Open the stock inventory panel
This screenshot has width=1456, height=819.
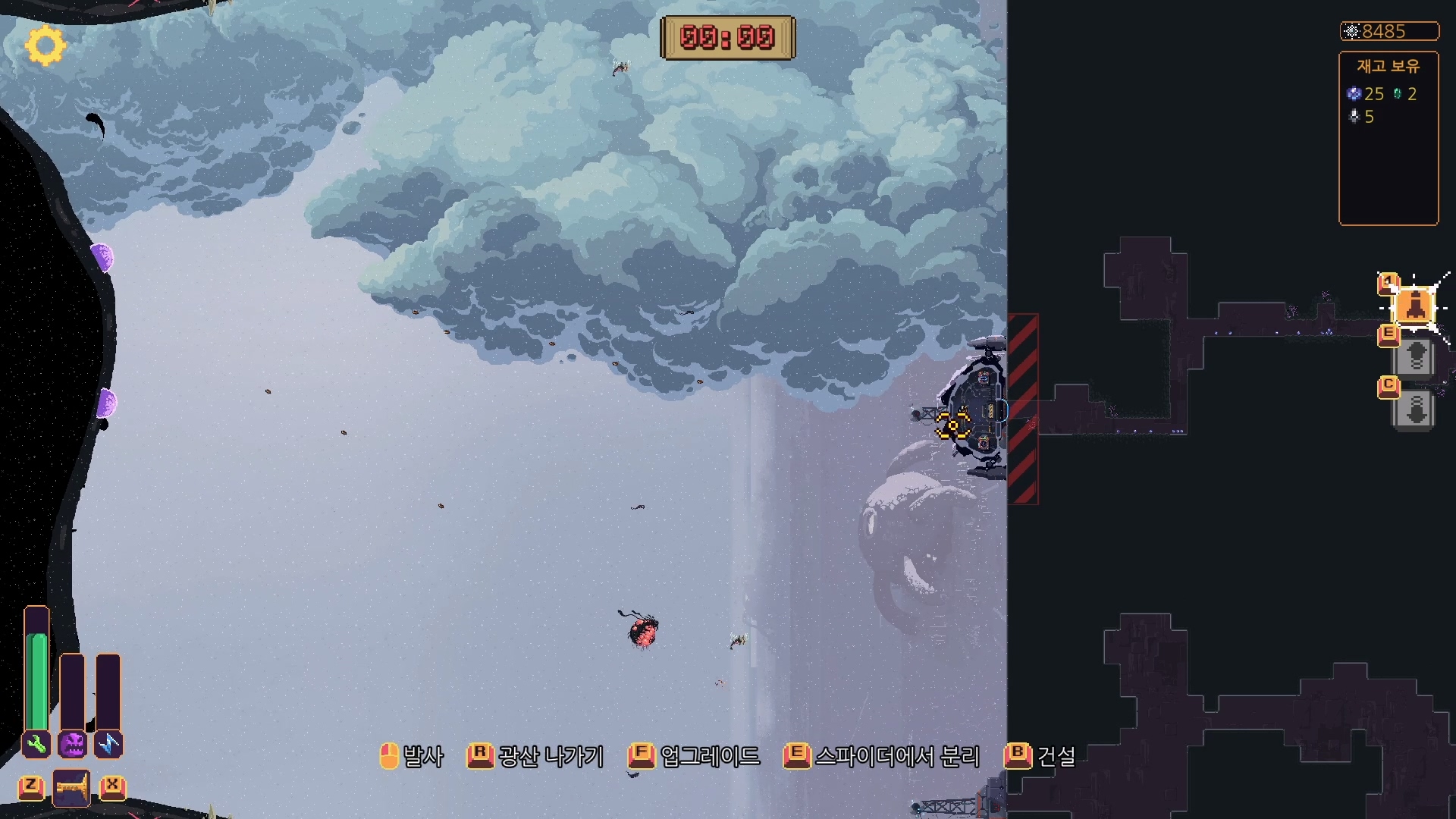click(x=1388, y=138)
